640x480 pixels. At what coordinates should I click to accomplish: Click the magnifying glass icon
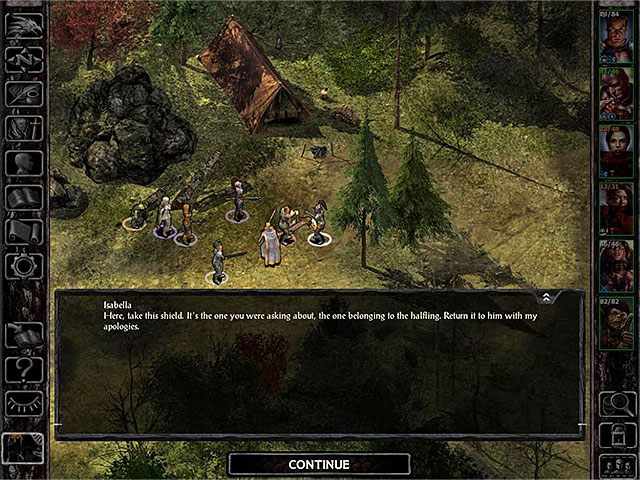[x=615, y=404]
